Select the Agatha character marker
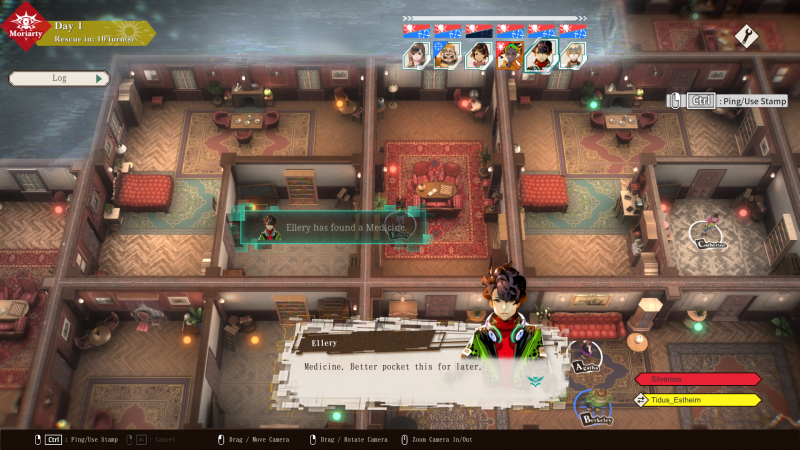This screenshot has width=800, height=450. pyautogui.click(x=586, y=357)
